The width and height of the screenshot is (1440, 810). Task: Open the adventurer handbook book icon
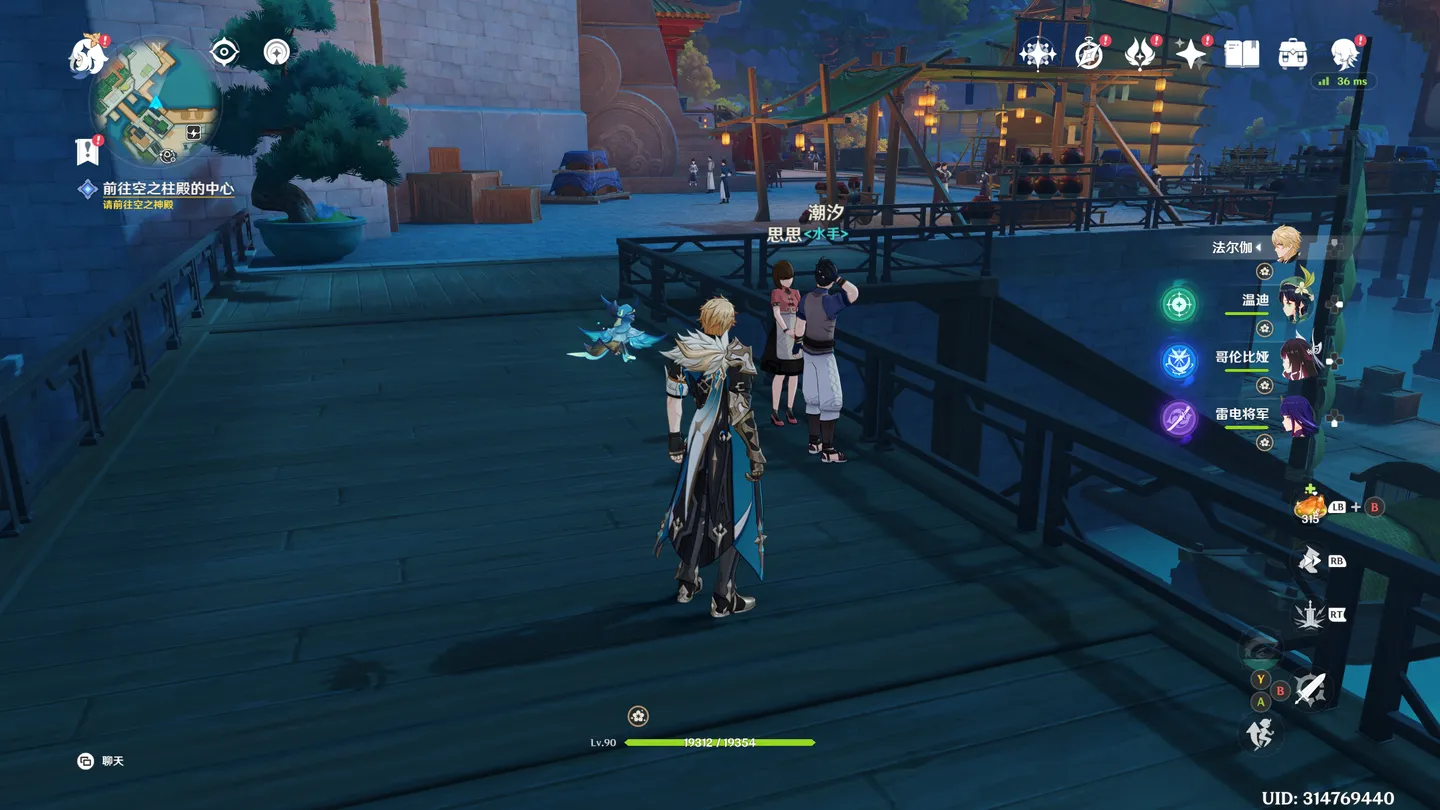tap(1241, 54)
